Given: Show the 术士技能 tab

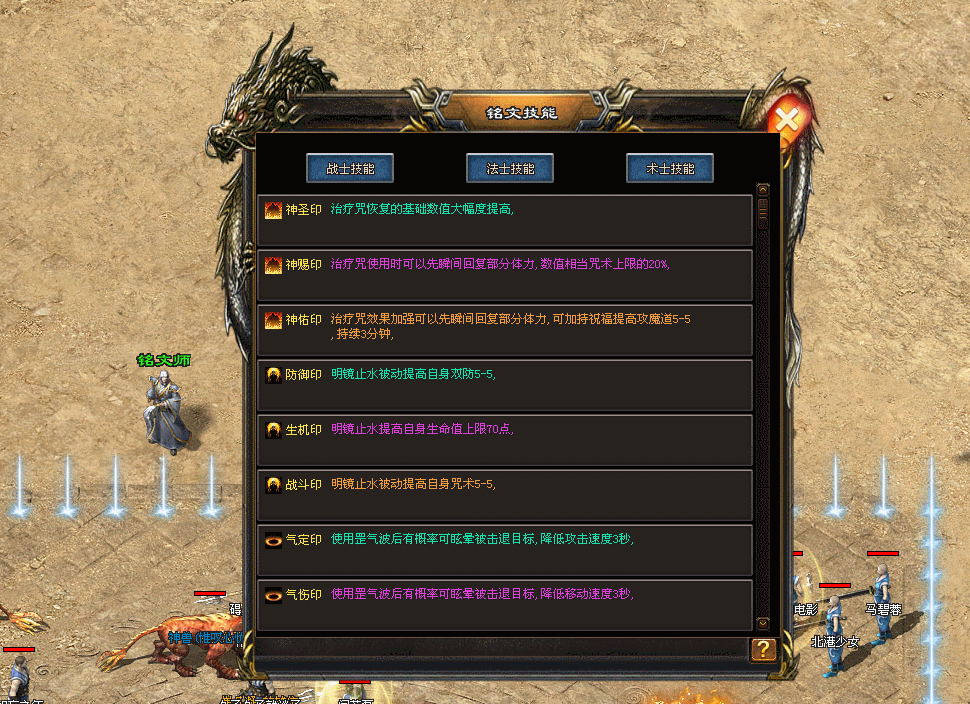Looking at the screenshot, I should pos(670,168).
